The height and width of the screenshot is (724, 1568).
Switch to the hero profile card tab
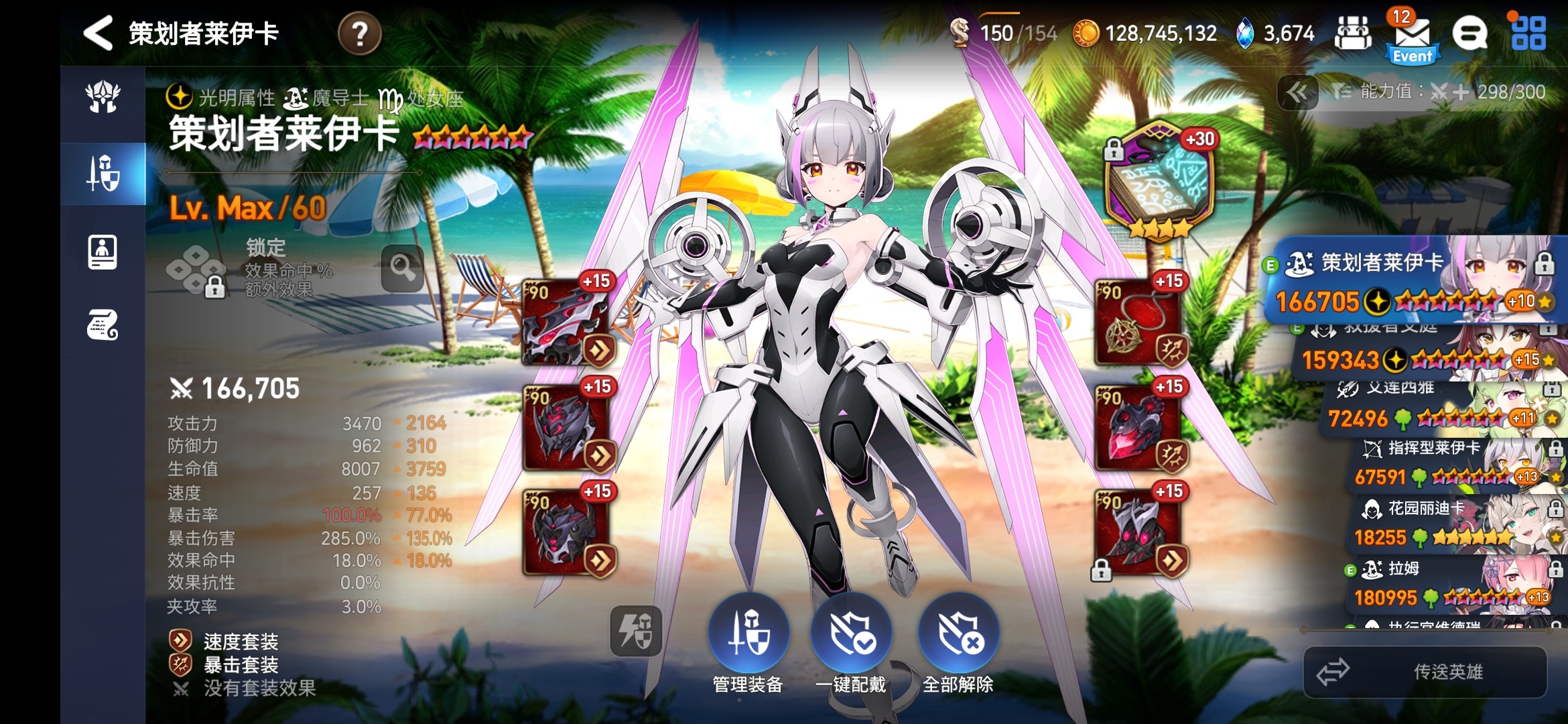[x=103, y=252]
